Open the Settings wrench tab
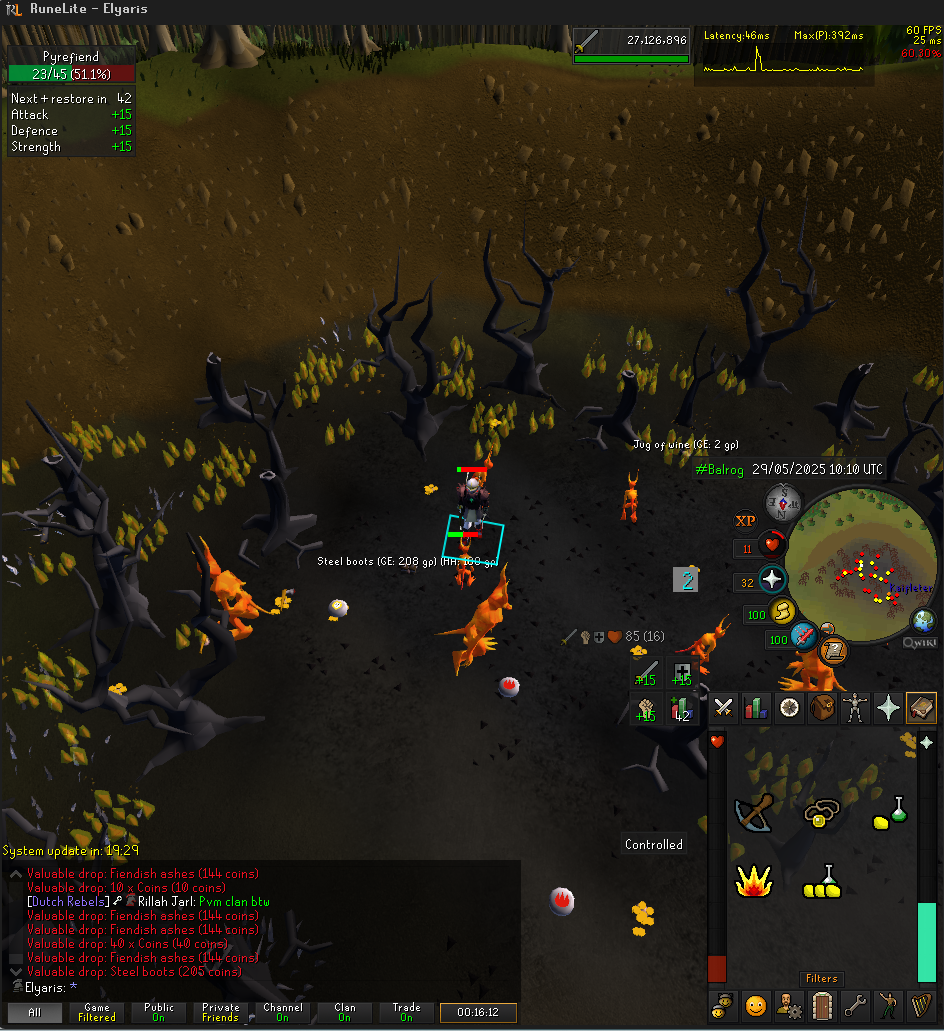Image resolution: width=944 pixels, height=1031 pixels. coord(855,1004)
